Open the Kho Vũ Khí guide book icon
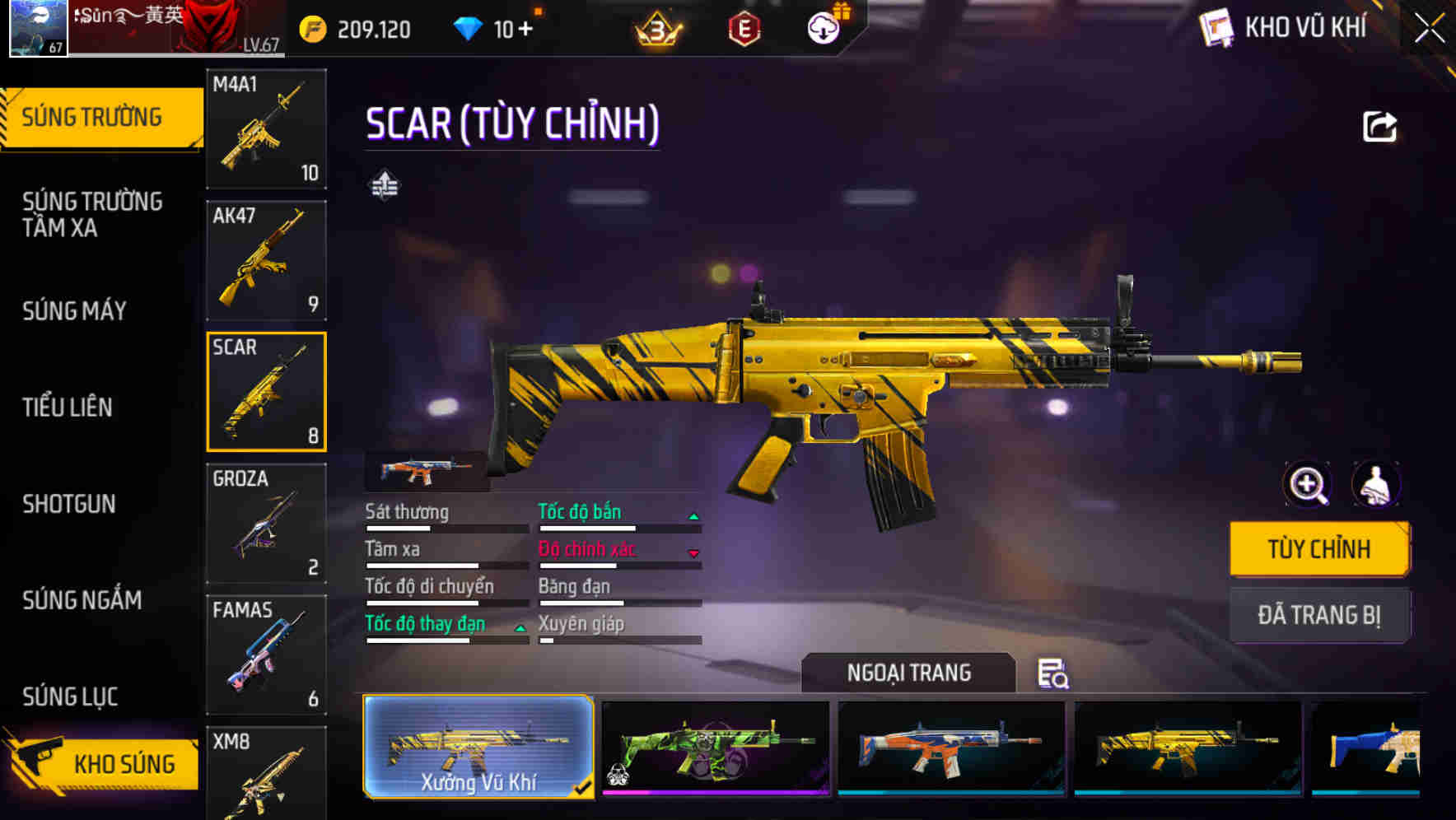 coord(1217,27)
